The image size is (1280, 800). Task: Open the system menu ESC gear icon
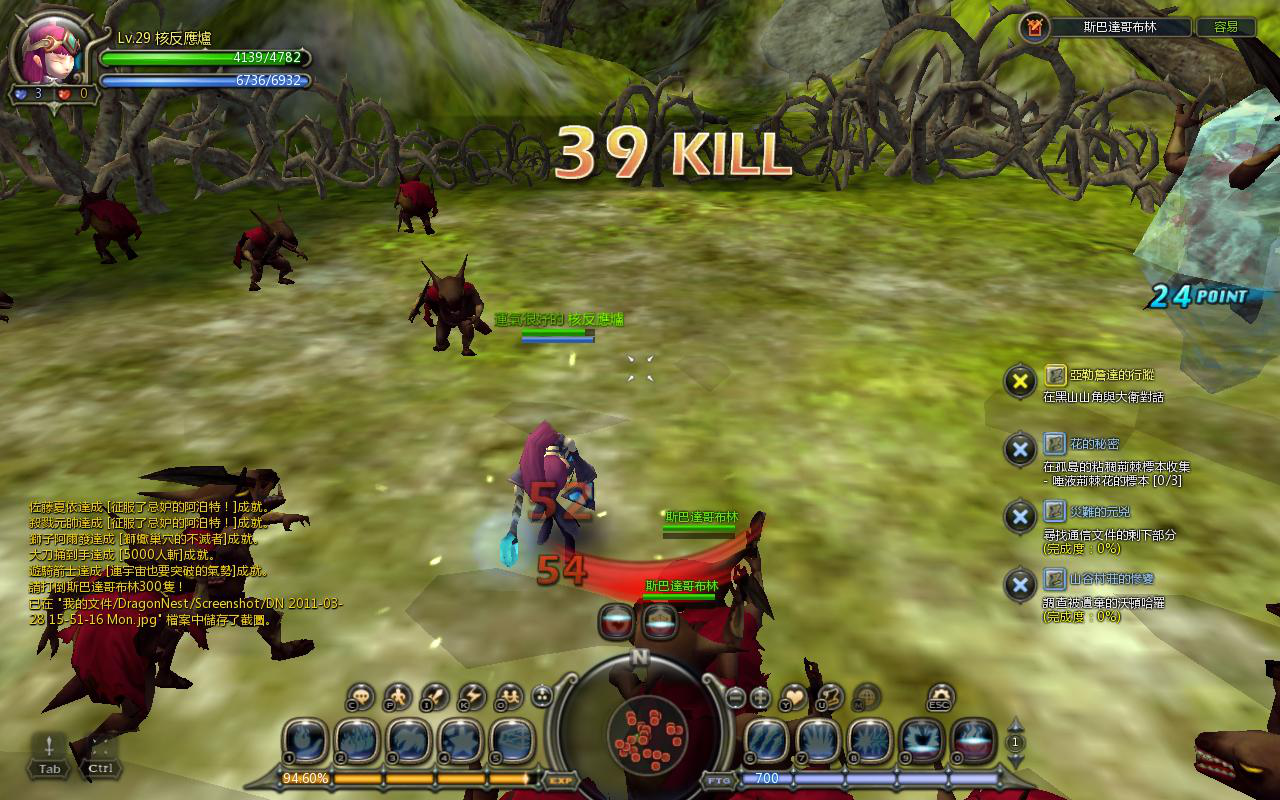[940, 696]
